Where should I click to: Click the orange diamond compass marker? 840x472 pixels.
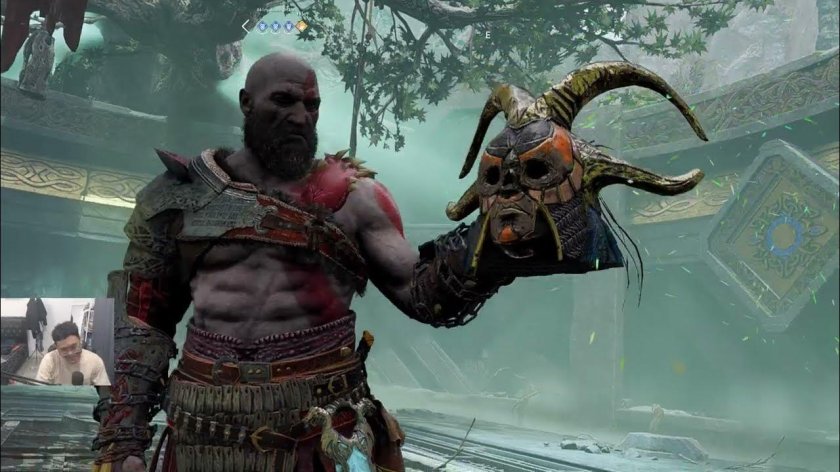pos(301,26)
